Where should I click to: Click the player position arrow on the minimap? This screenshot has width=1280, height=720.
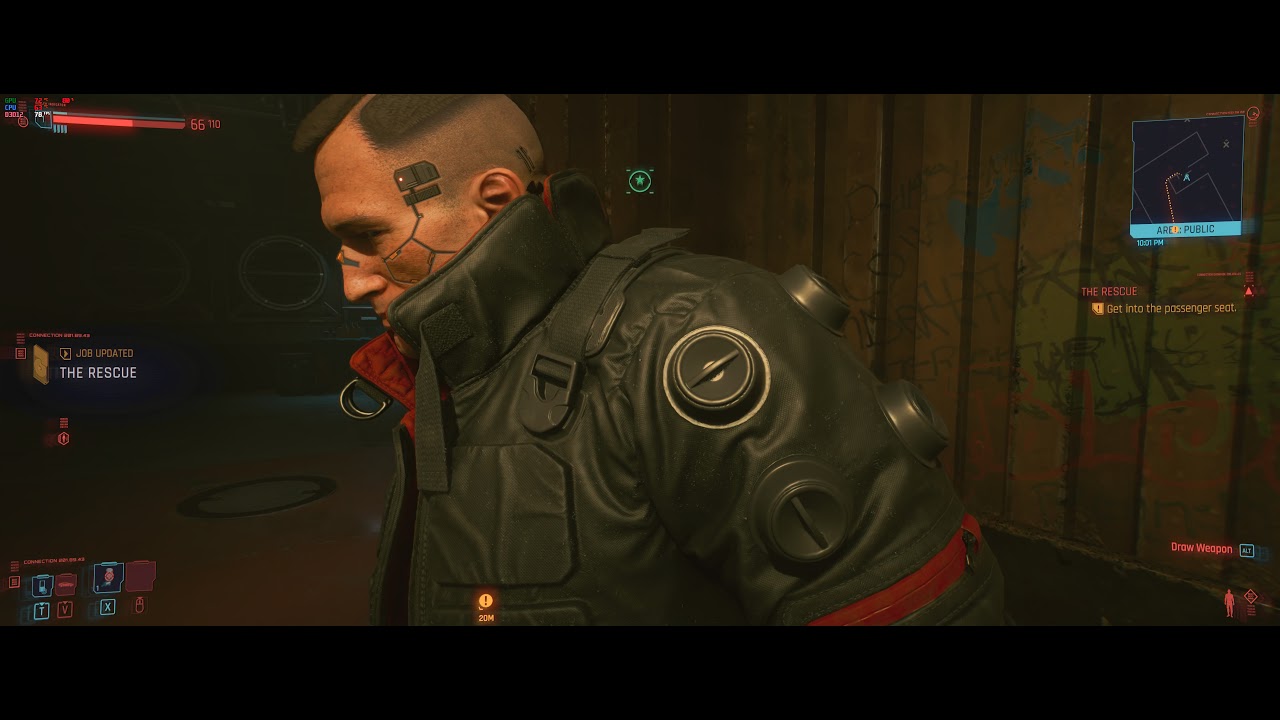(1186, 178)
